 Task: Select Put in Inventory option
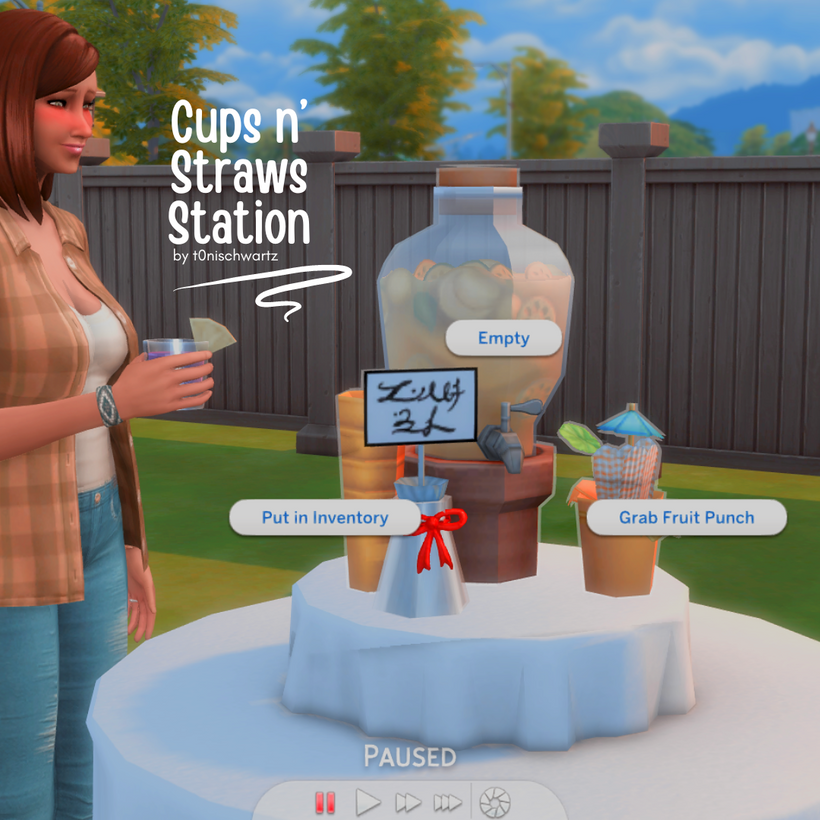click(324, 518)
